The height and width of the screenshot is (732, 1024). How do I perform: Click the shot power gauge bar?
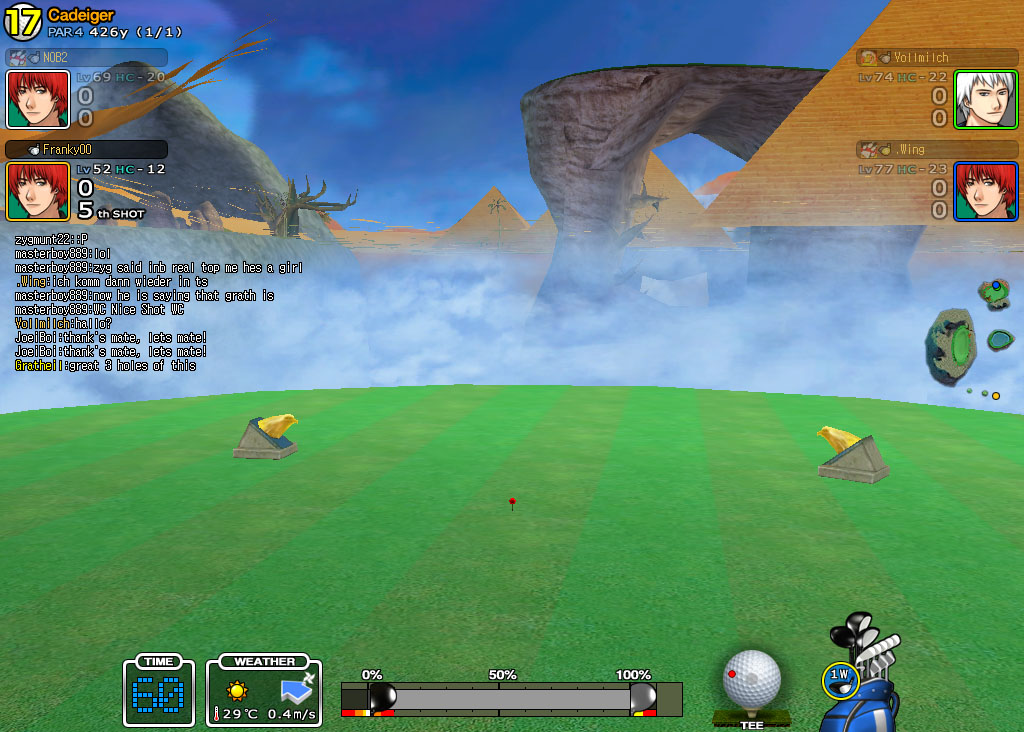tap(511, 698)
